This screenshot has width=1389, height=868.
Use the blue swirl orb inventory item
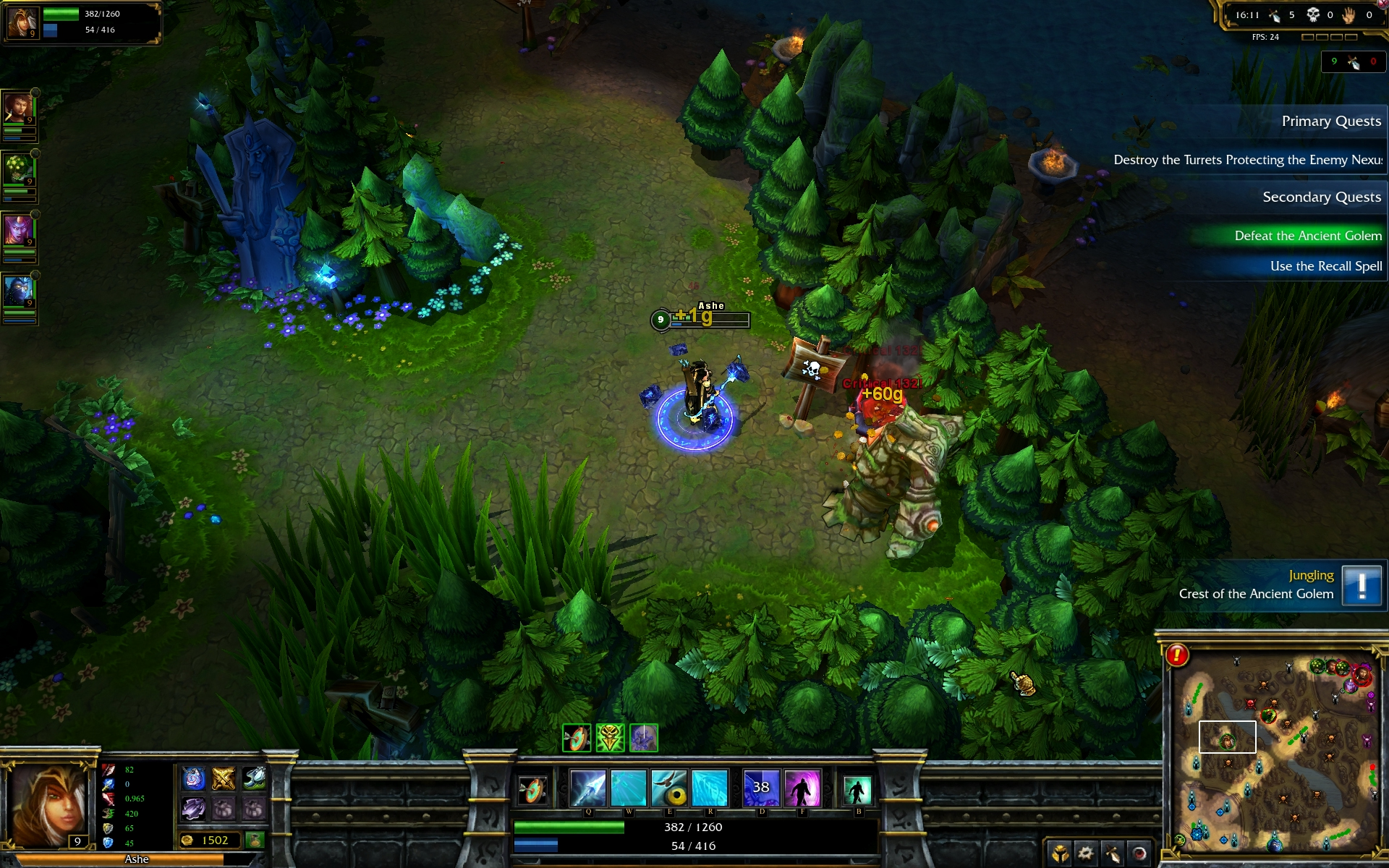(x=193, y=778)
